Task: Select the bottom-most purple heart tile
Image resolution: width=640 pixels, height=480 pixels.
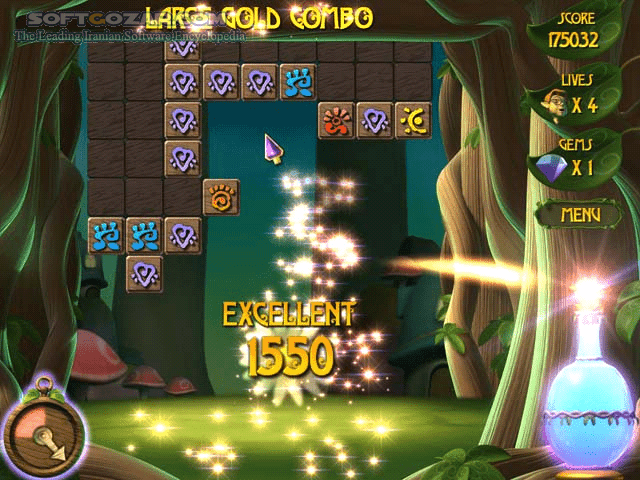Action: pyautogui.click(x=144, y=273)
